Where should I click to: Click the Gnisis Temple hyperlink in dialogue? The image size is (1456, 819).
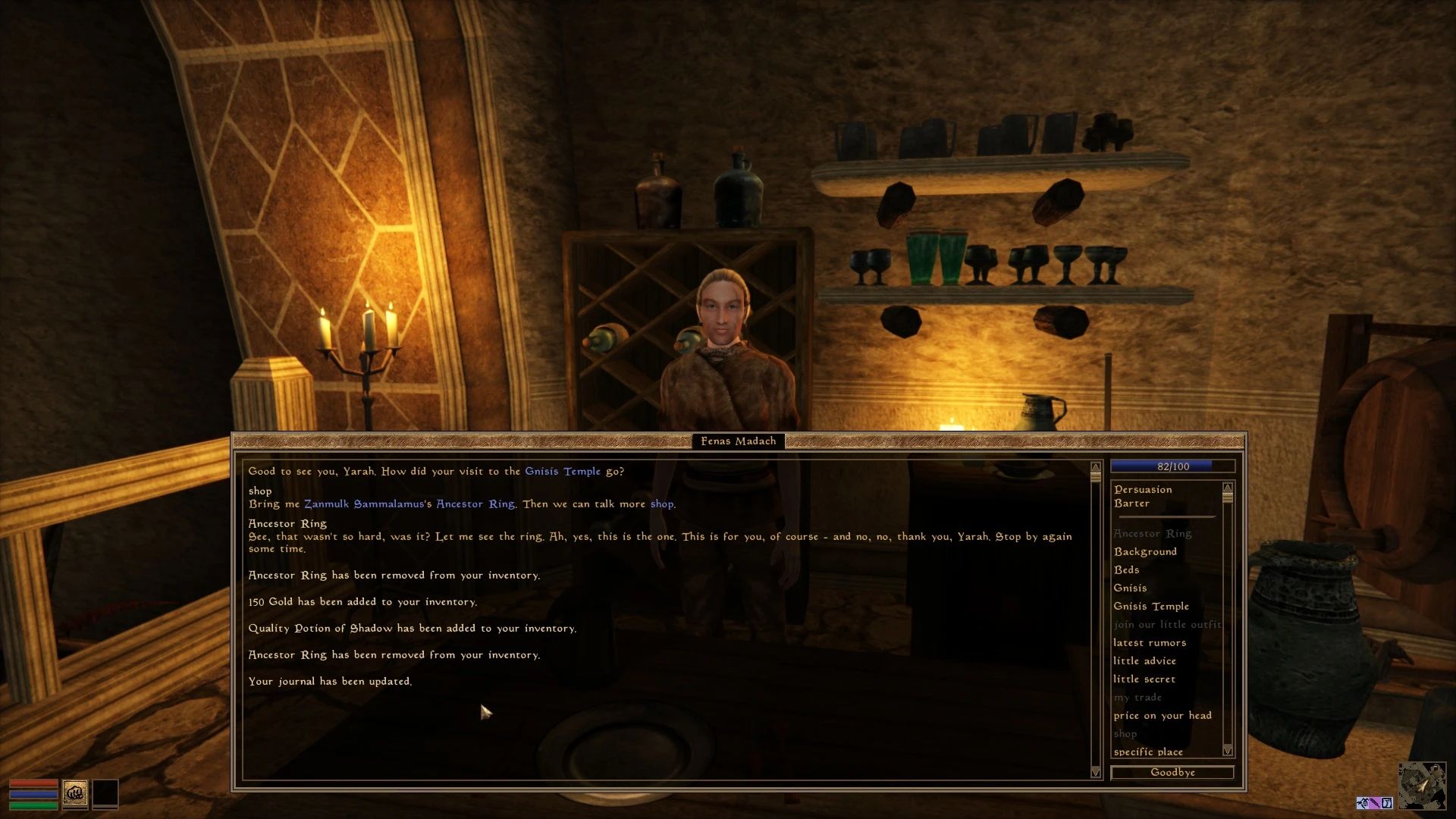[x=561, y=471]
